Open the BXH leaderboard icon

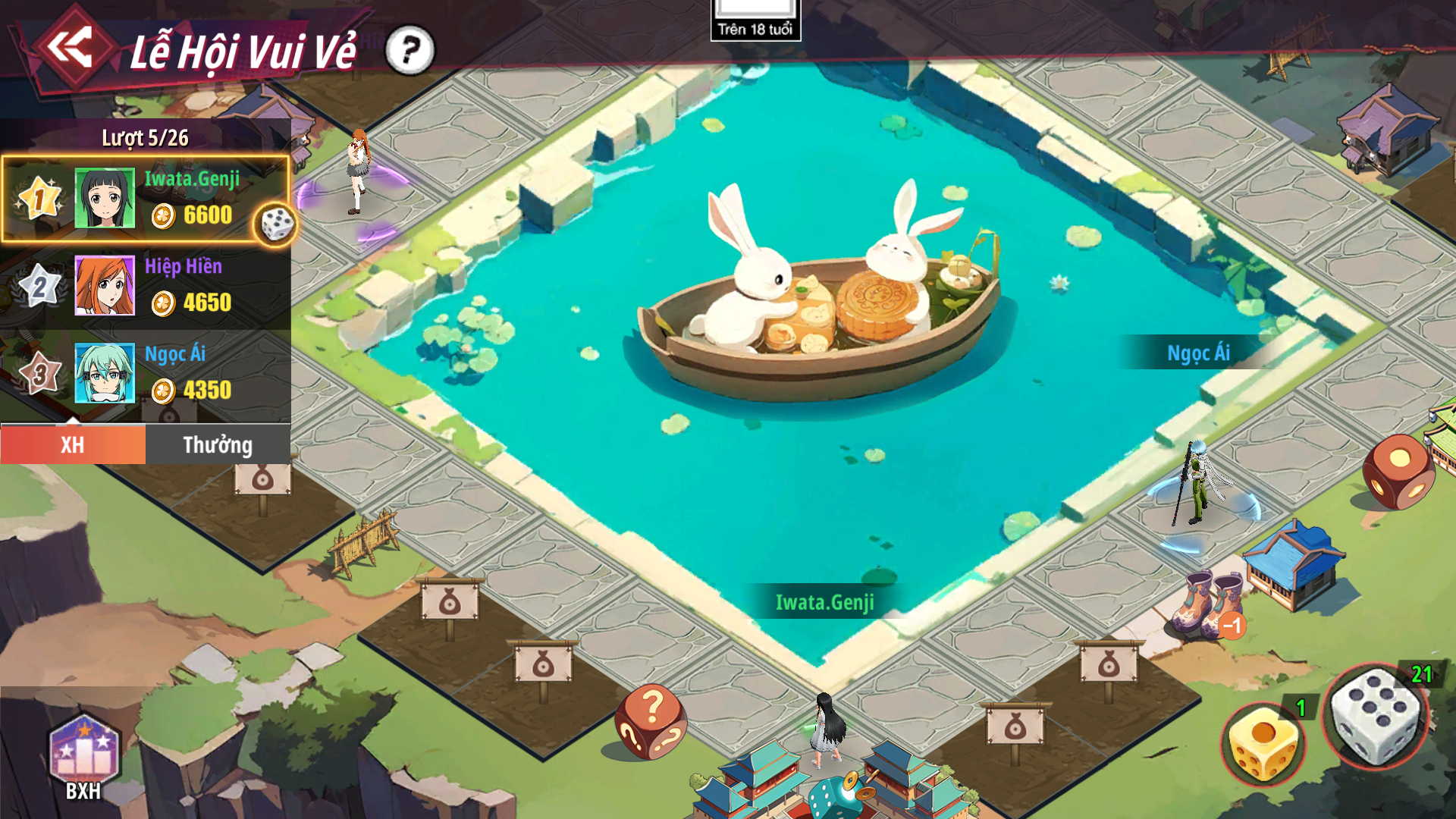84,758
